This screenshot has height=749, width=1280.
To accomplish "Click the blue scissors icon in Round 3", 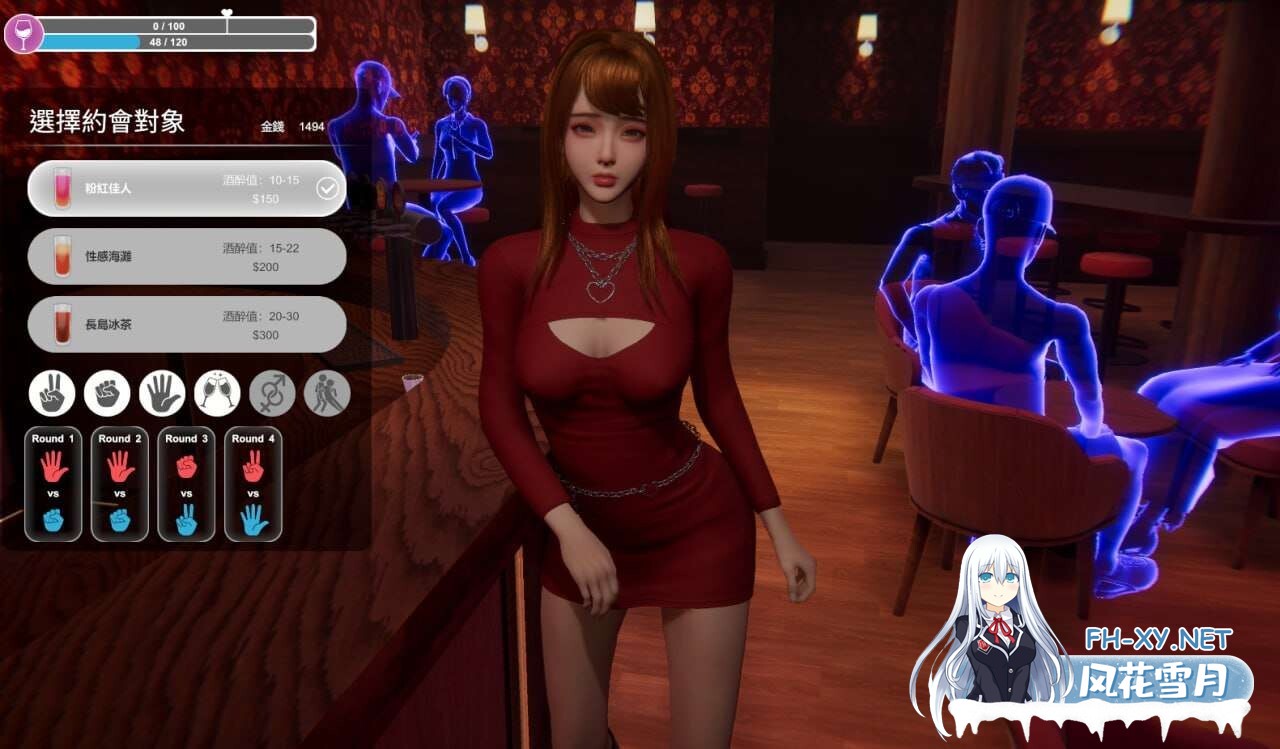I will (186, 520).
